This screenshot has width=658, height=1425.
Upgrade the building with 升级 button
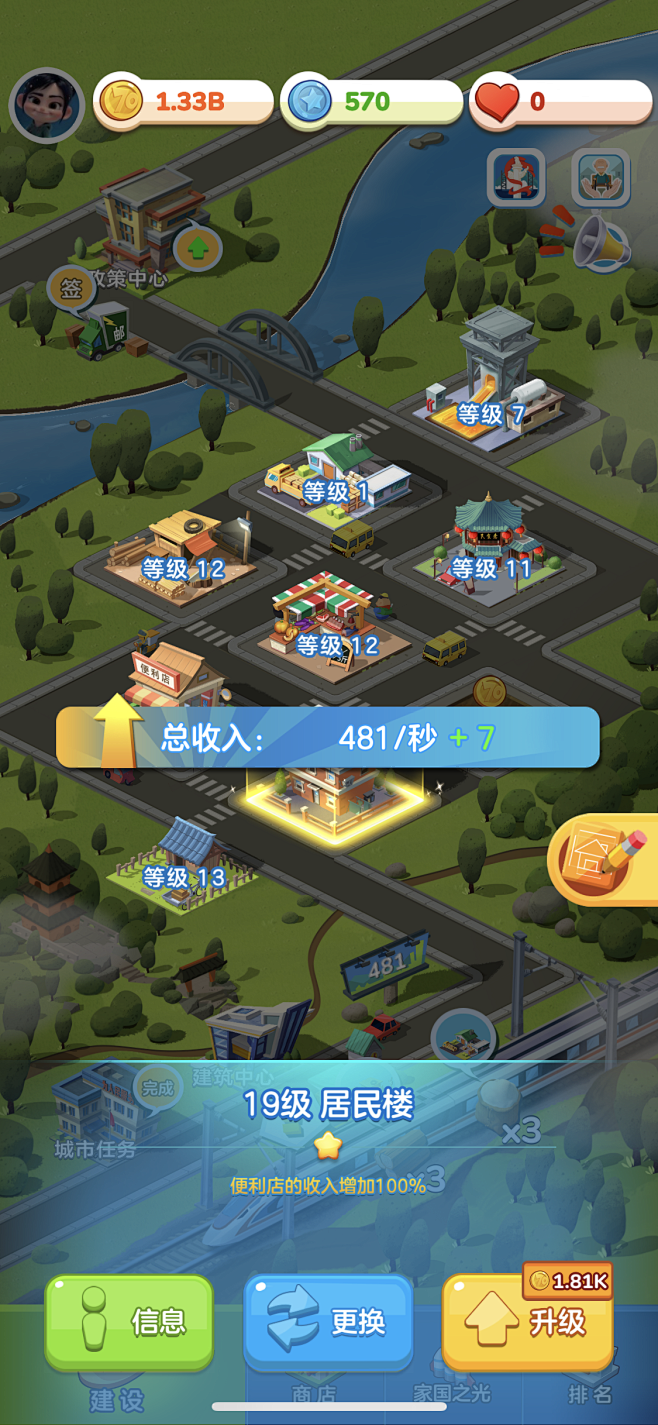[527, 1323]
